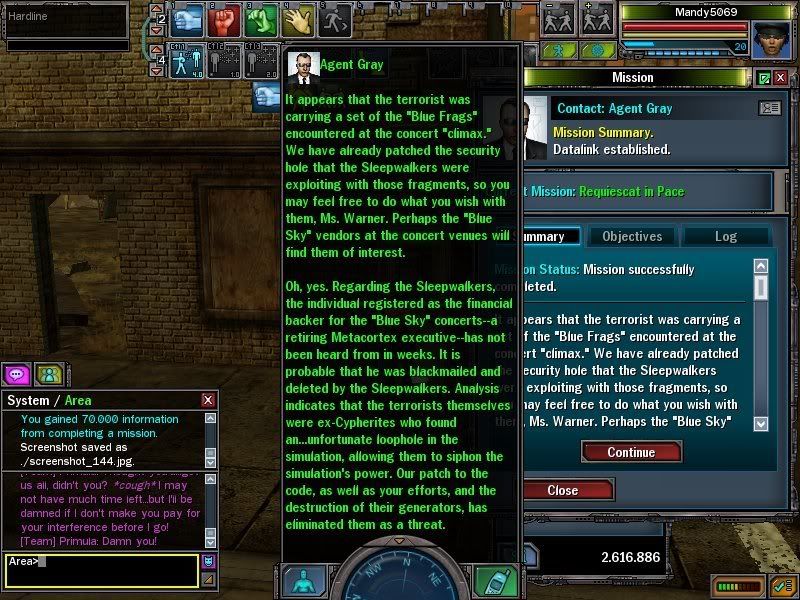
Task: Select the running figure ability icon
Action: coord(332,19)
